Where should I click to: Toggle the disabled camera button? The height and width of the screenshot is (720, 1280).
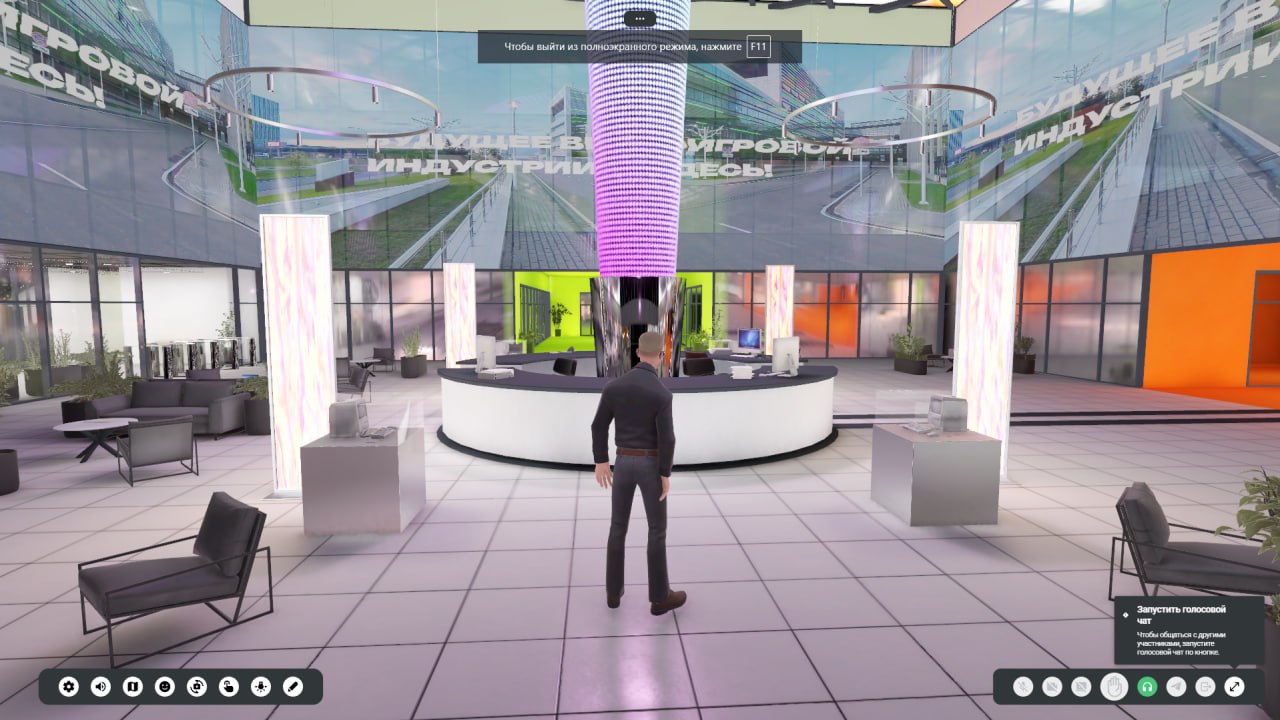click(x=1052, y=687)
